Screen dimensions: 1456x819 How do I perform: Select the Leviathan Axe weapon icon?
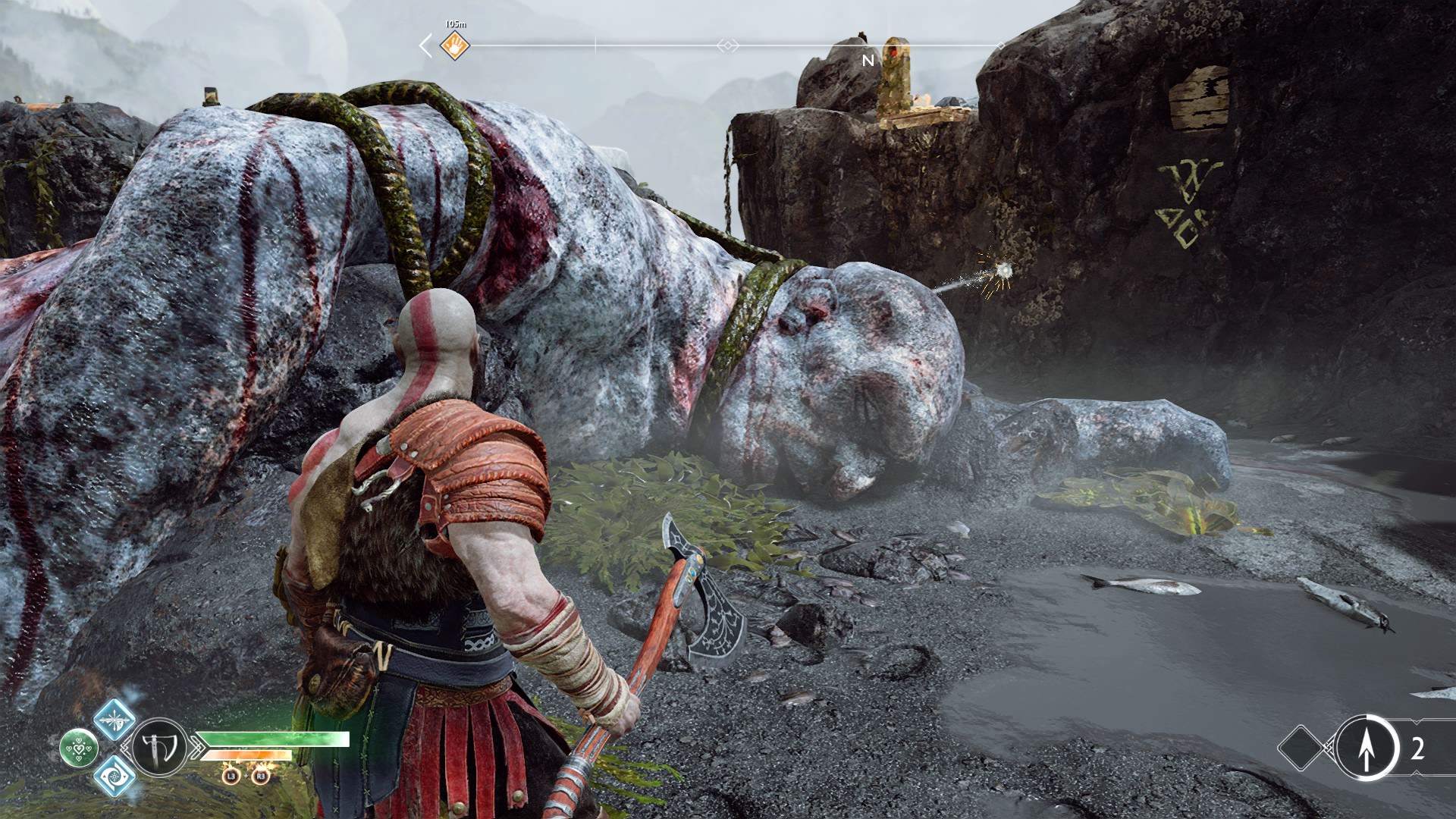point(160,748)
